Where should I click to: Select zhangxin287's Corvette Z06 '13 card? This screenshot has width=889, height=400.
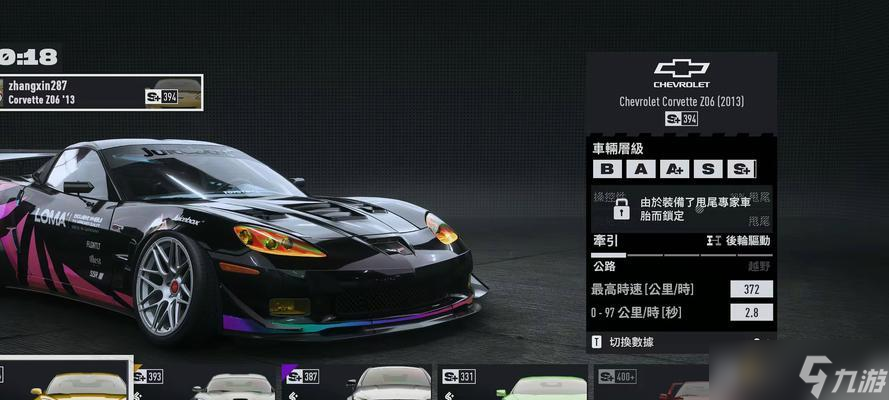[100, 93]
